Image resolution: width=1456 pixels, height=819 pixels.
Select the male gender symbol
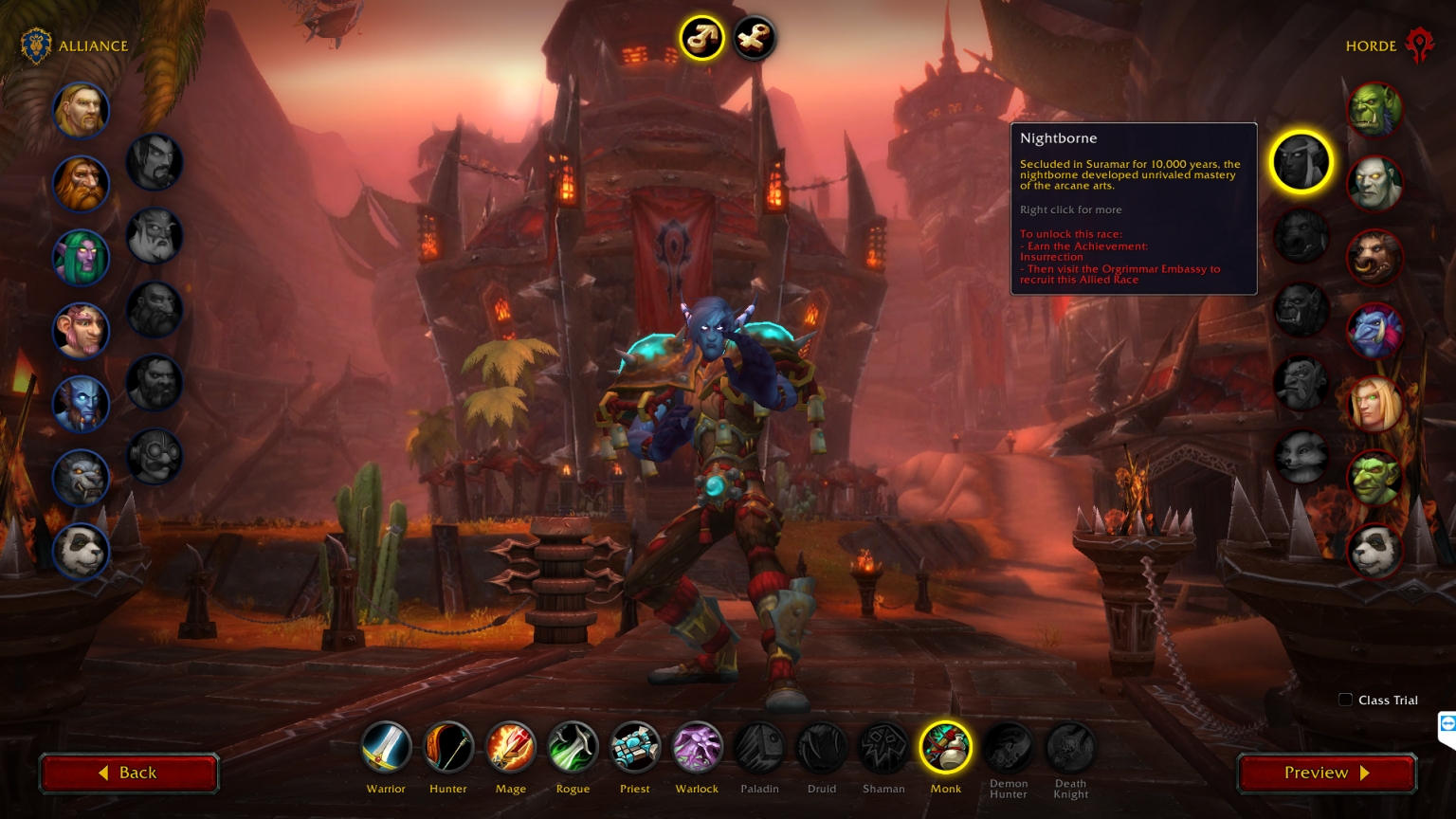pos(701,38)
